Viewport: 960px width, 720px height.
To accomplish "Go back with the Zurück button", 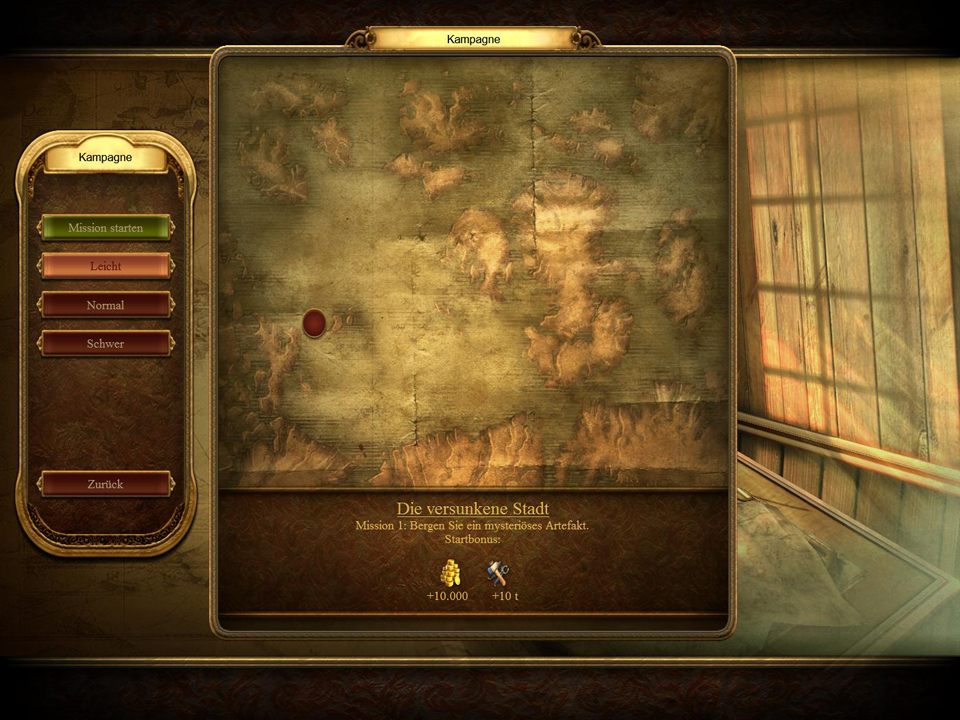I will coord(105,484).
